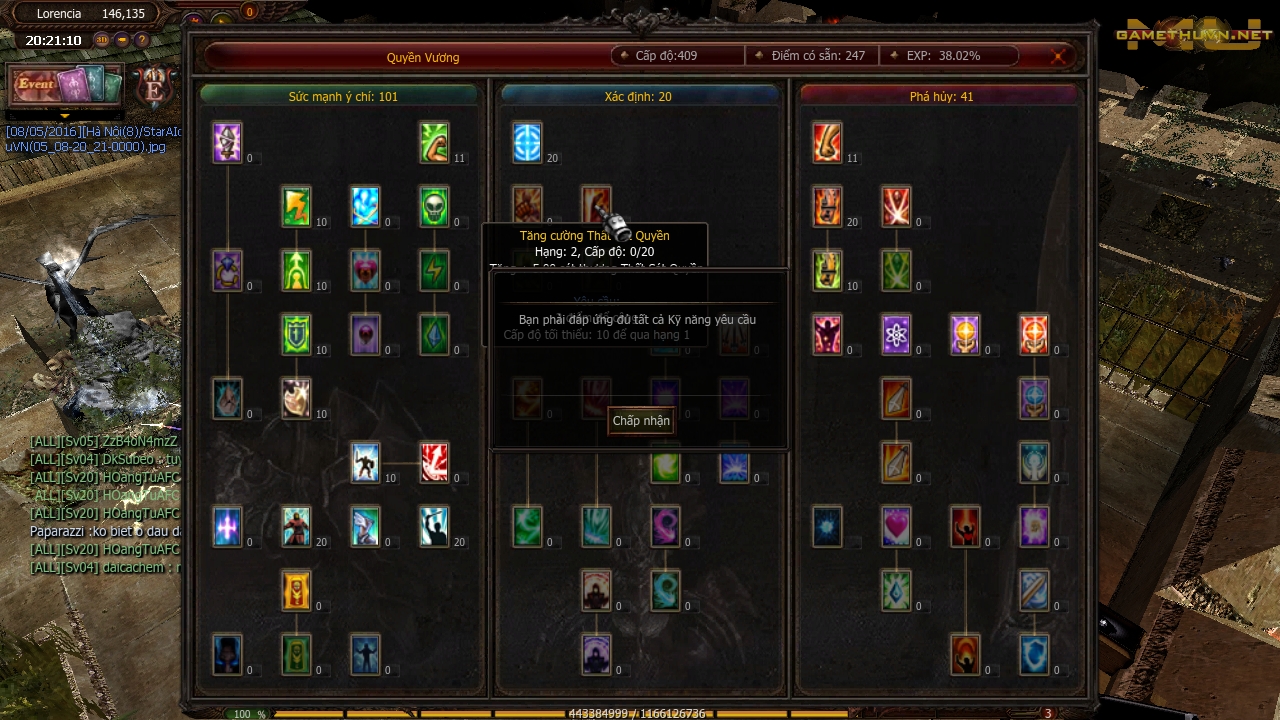Select the red berserk skill with level 10
1280x720 pixels.
(x=365, y=462)
